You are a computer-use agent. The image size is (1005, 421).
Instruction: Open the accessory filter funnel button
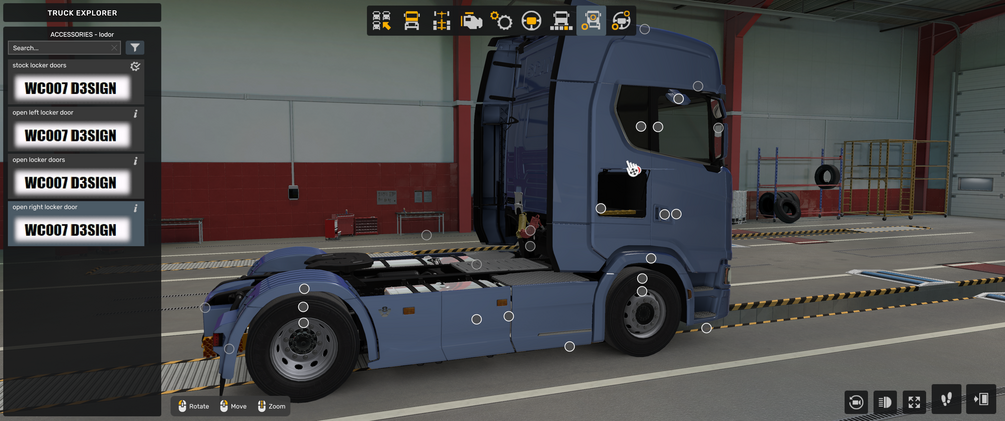click(x=135, y=48)
